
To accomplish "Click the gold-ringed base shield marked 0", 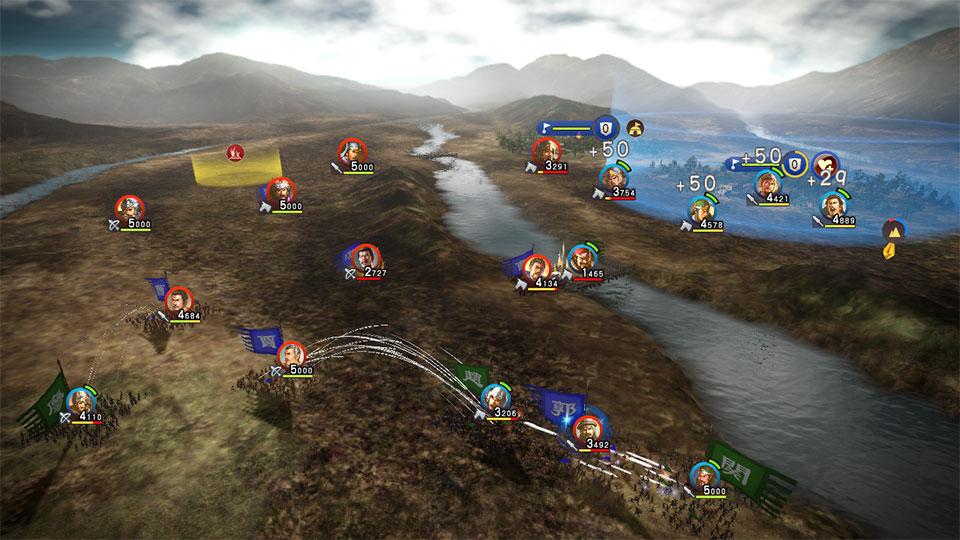I will click(x=794, y=164).
